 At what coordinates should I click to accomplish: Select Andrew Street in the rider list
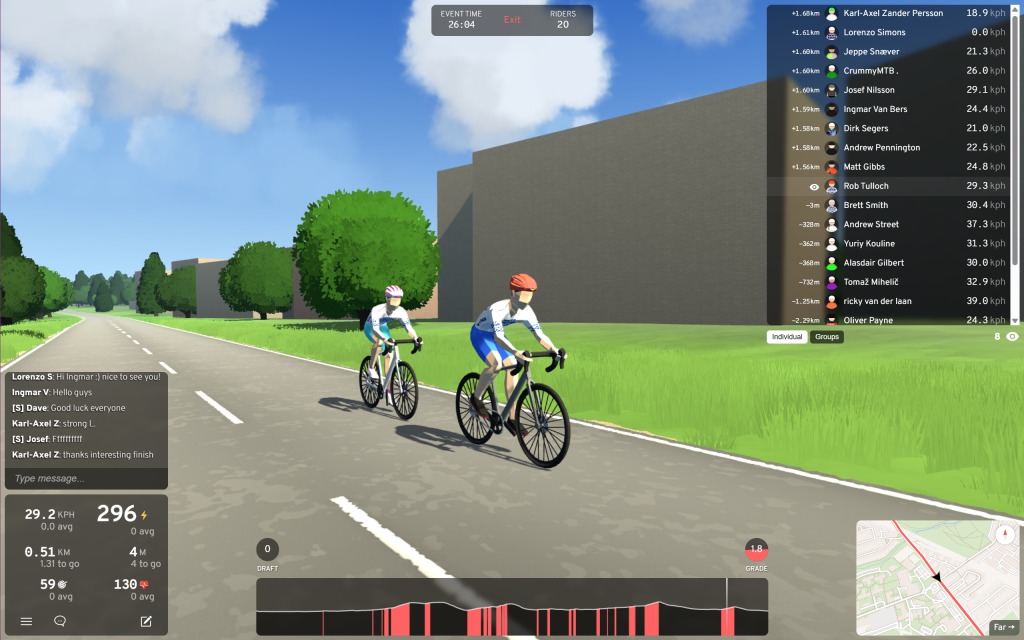[x=871, y=224]
